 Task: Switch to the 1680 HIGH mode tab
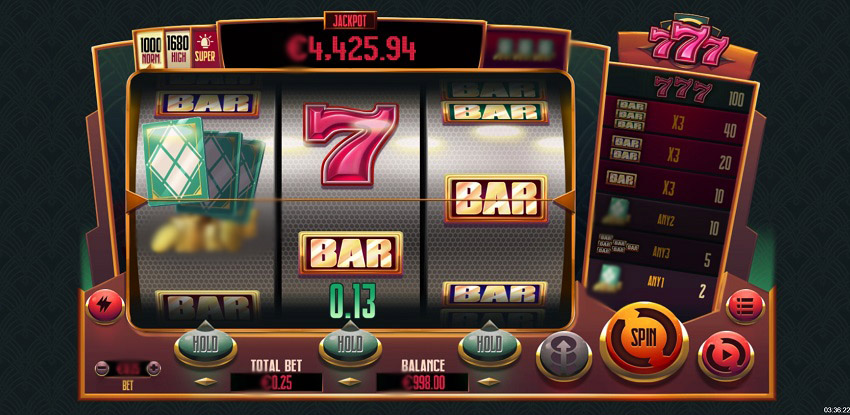tap(177, 48)
